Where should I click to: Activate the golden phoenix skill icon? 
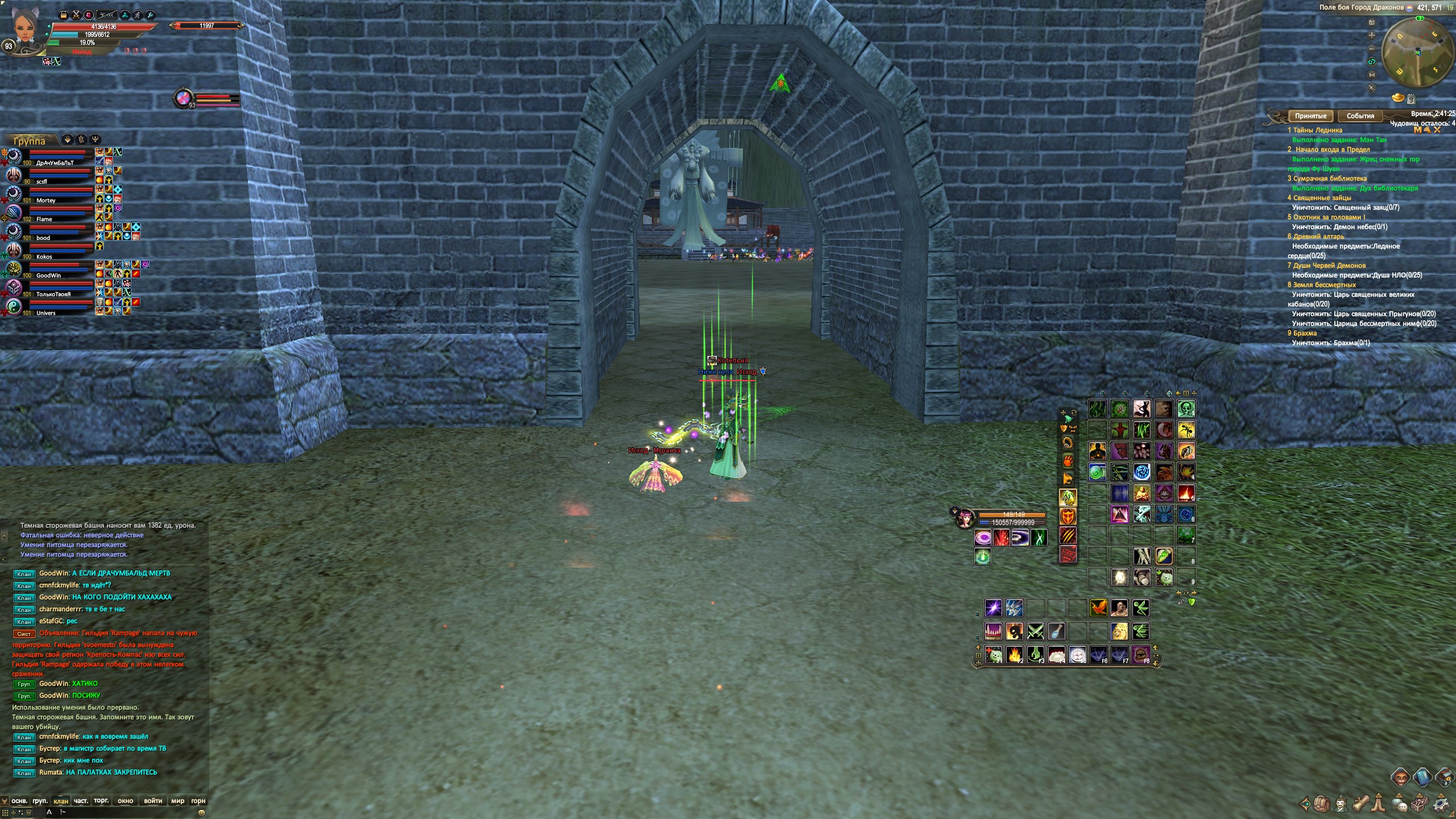1098,608
